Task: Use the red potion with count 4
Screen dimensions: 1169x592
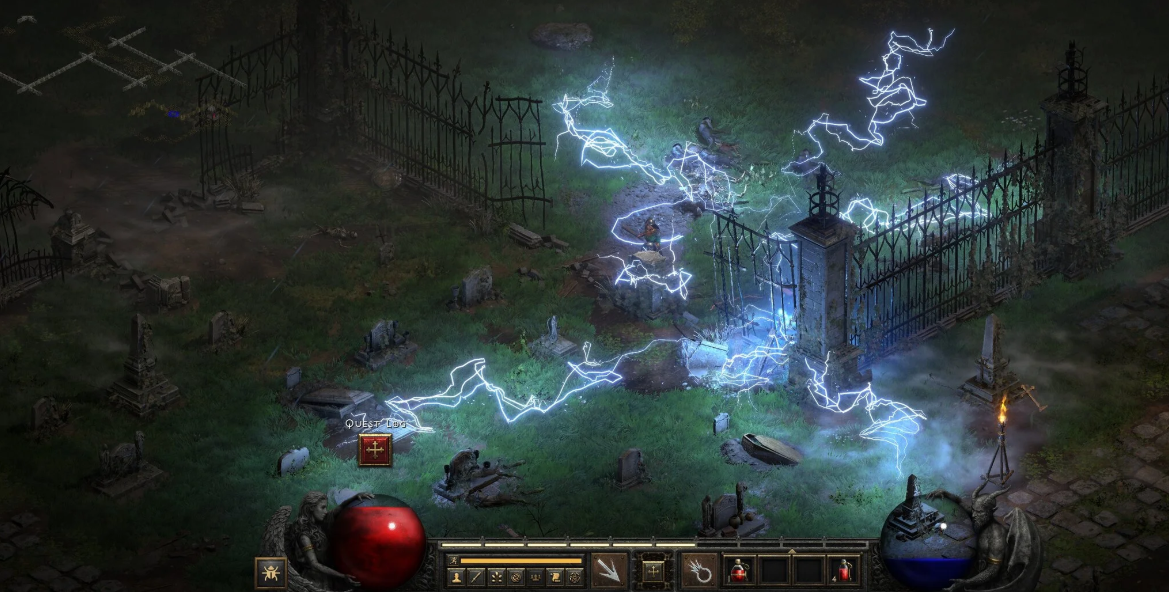Action: (x=843, y=571)
